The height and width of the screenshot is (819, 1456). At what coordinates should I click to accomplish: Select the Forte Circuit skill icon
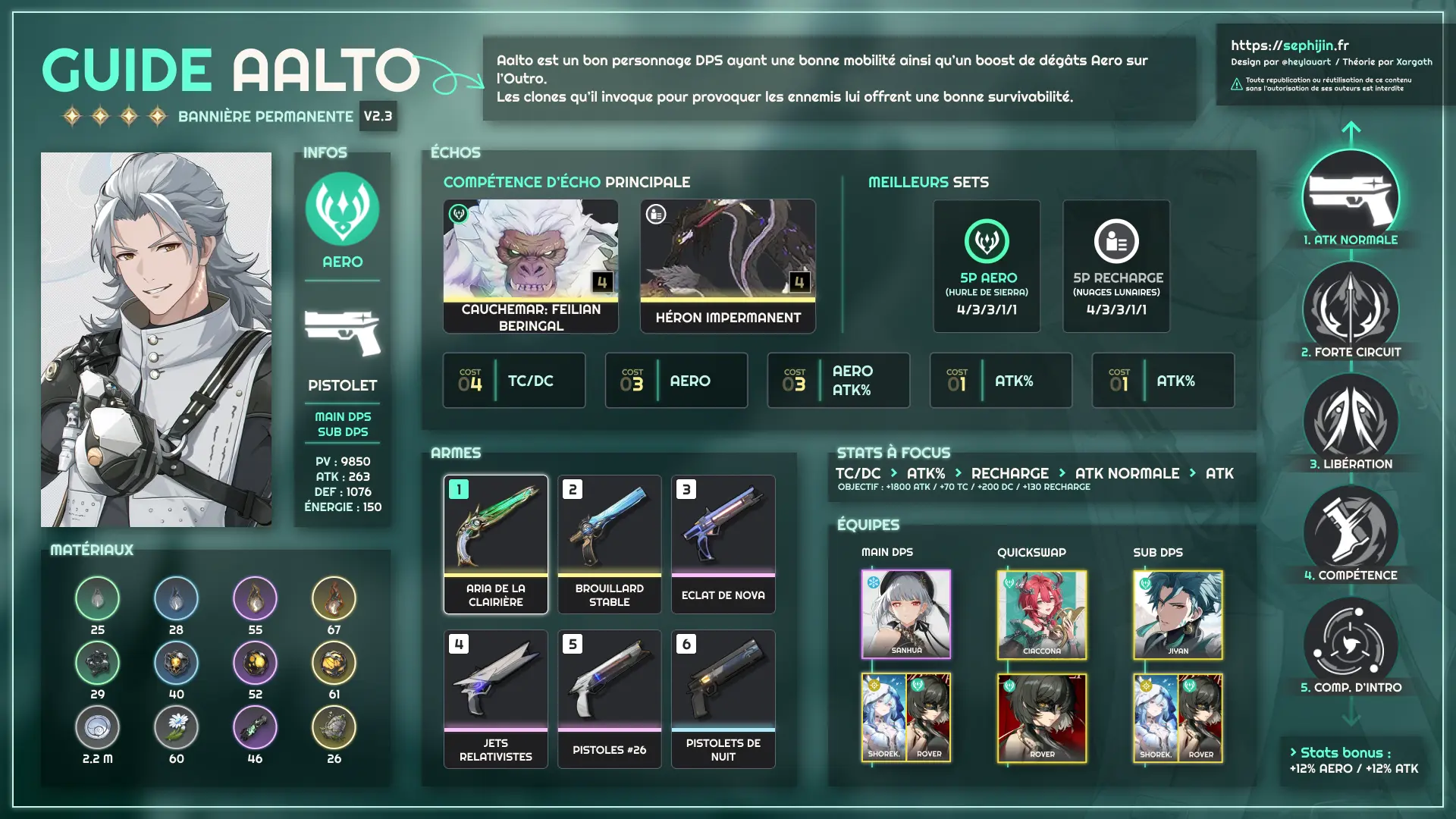(1350, 309)
